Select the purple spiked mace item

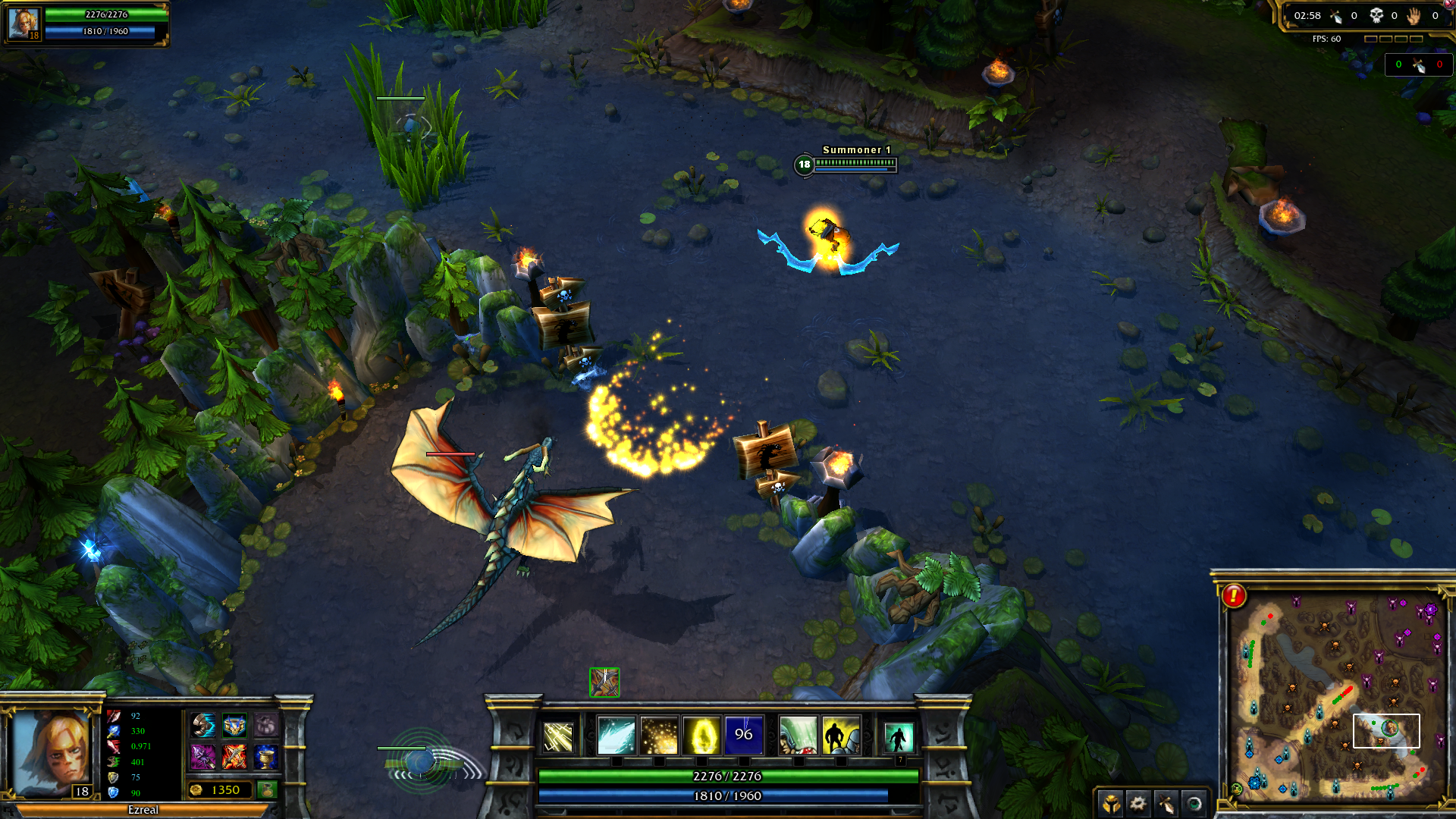click(202, 756)
